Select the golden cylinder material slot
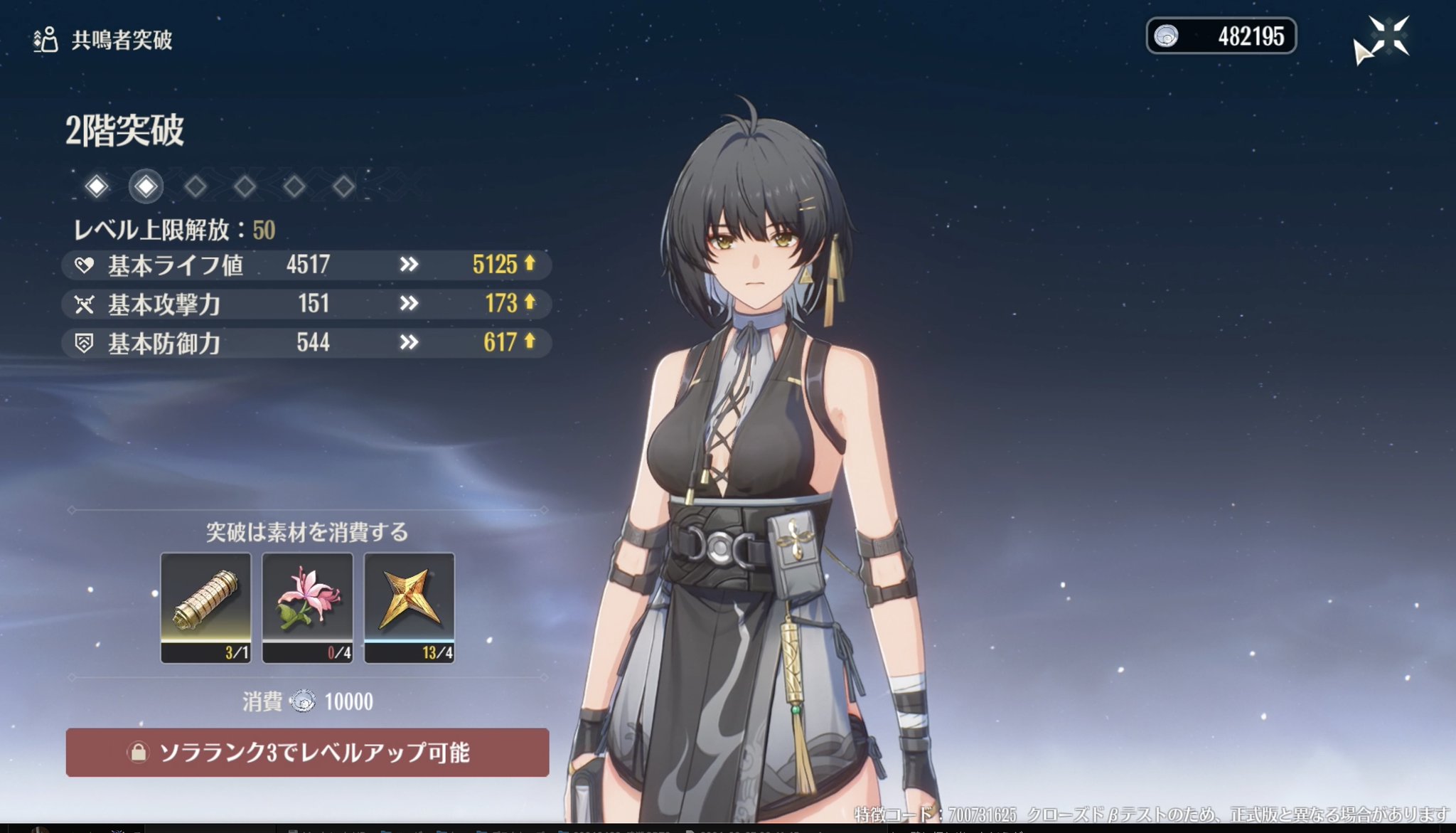 coord(205,607)
